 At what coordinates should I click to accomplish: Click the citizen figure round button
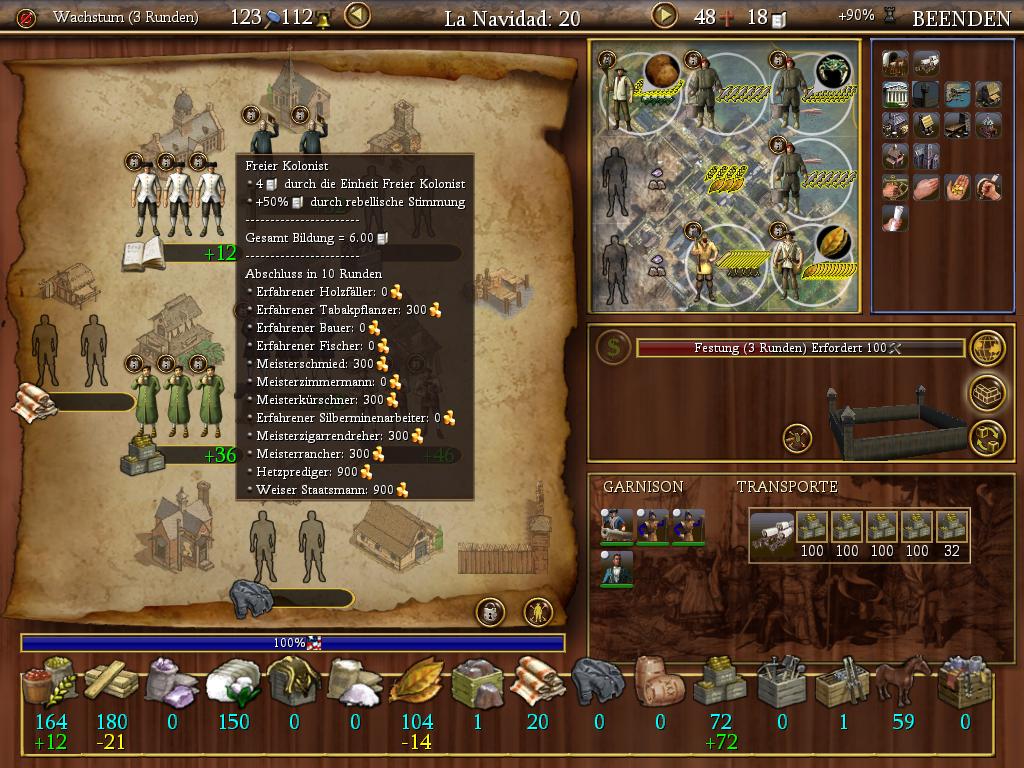[x=539, y=611]
